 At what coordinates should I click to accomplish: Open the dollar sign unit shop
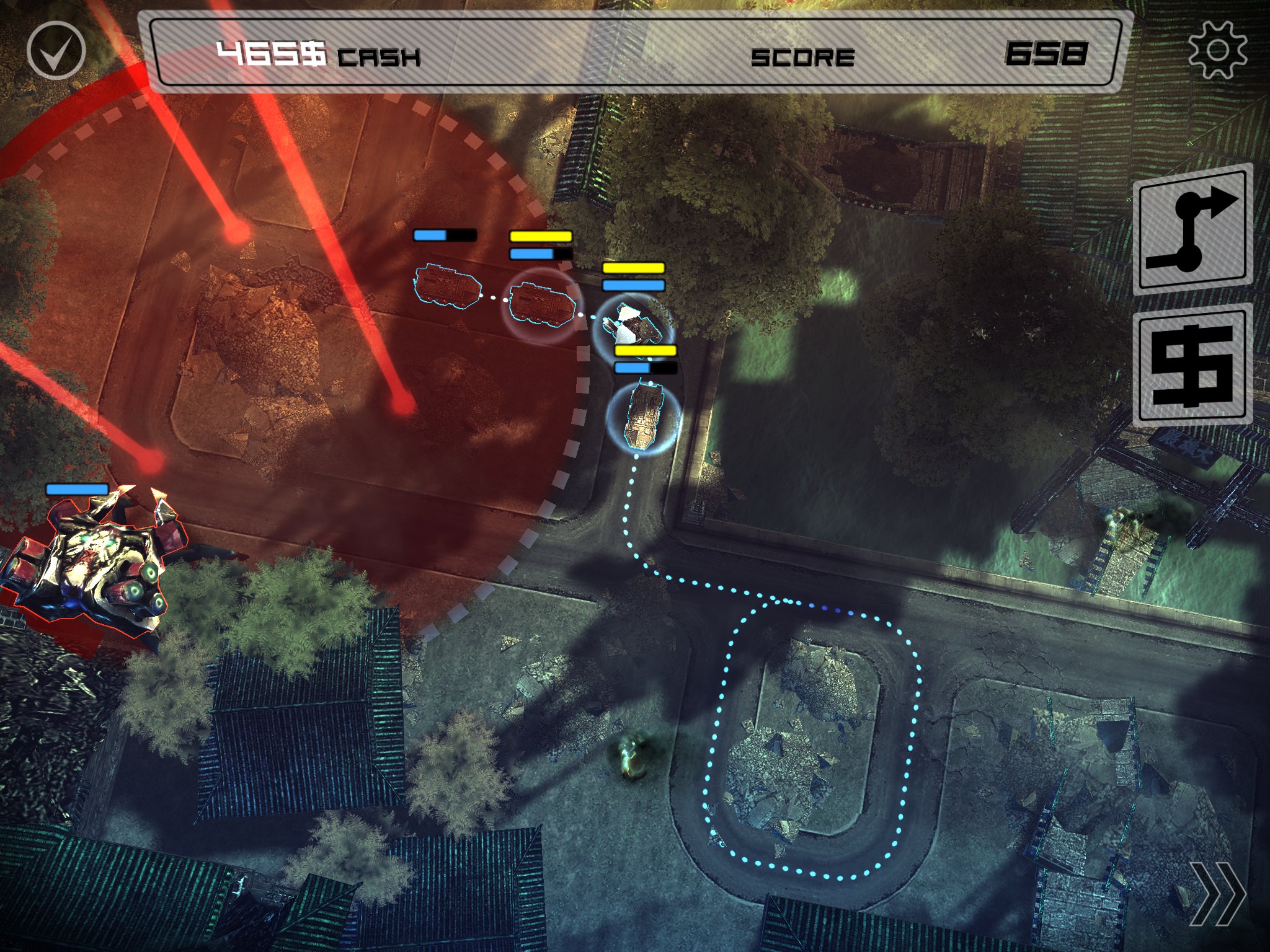click(x=1192, y=367)
